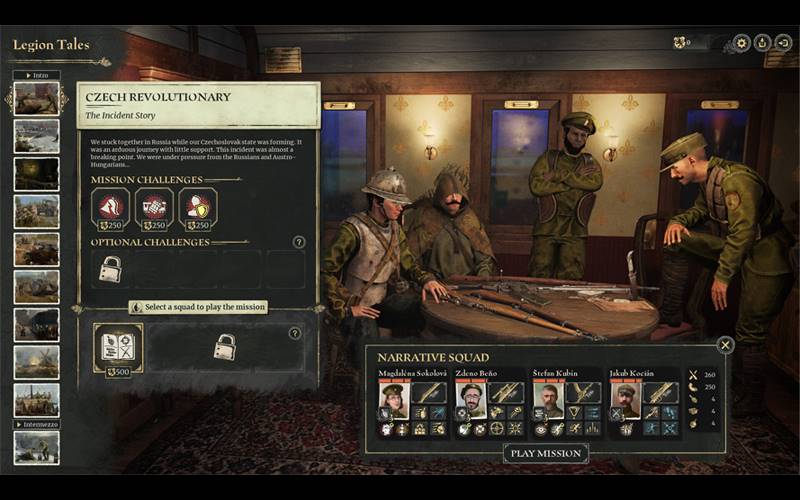
Task: Inspect the third mission challenge with shield
Action: pyautogui.click(x=197, y=209)
